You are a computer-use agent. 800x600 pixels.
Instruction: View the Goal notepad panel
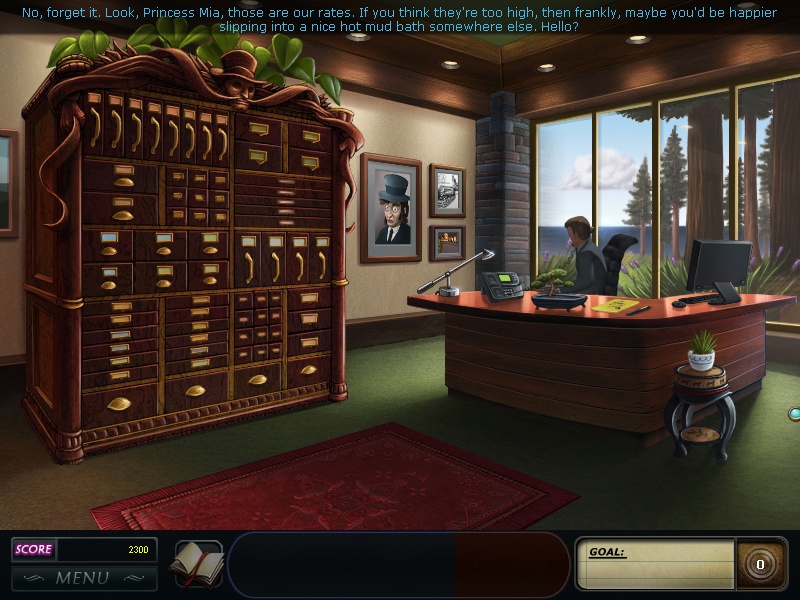tap(656, 564)
